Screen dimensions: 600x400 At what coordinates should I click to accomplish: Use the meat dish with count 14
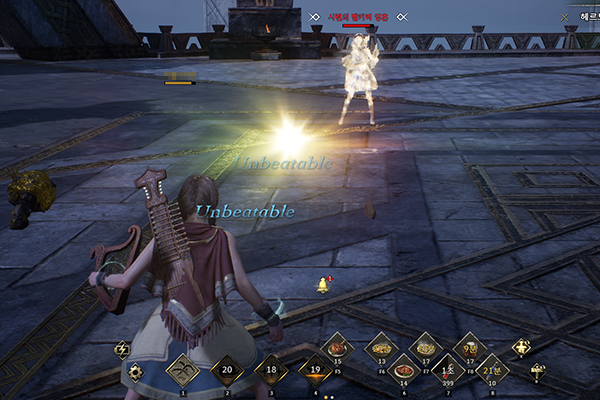[x=403, y=370]
